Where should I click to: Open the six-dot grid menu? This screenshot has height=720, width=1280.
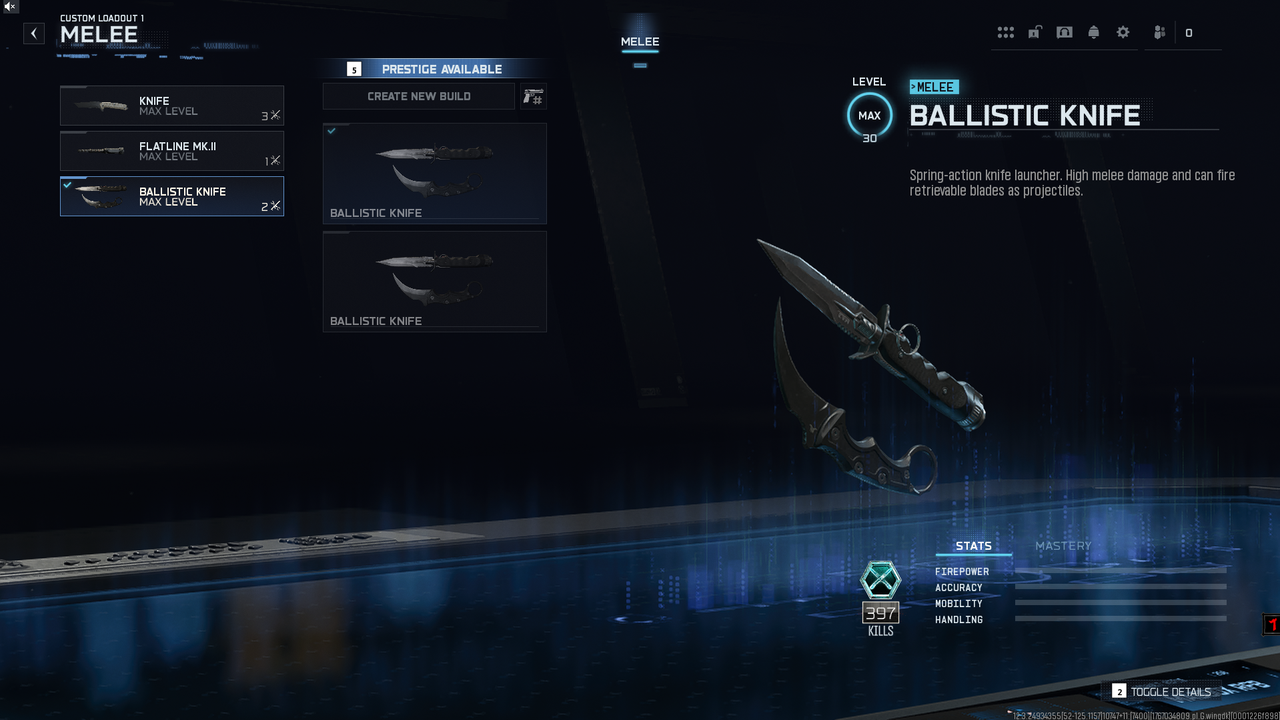pos(1006,32)
